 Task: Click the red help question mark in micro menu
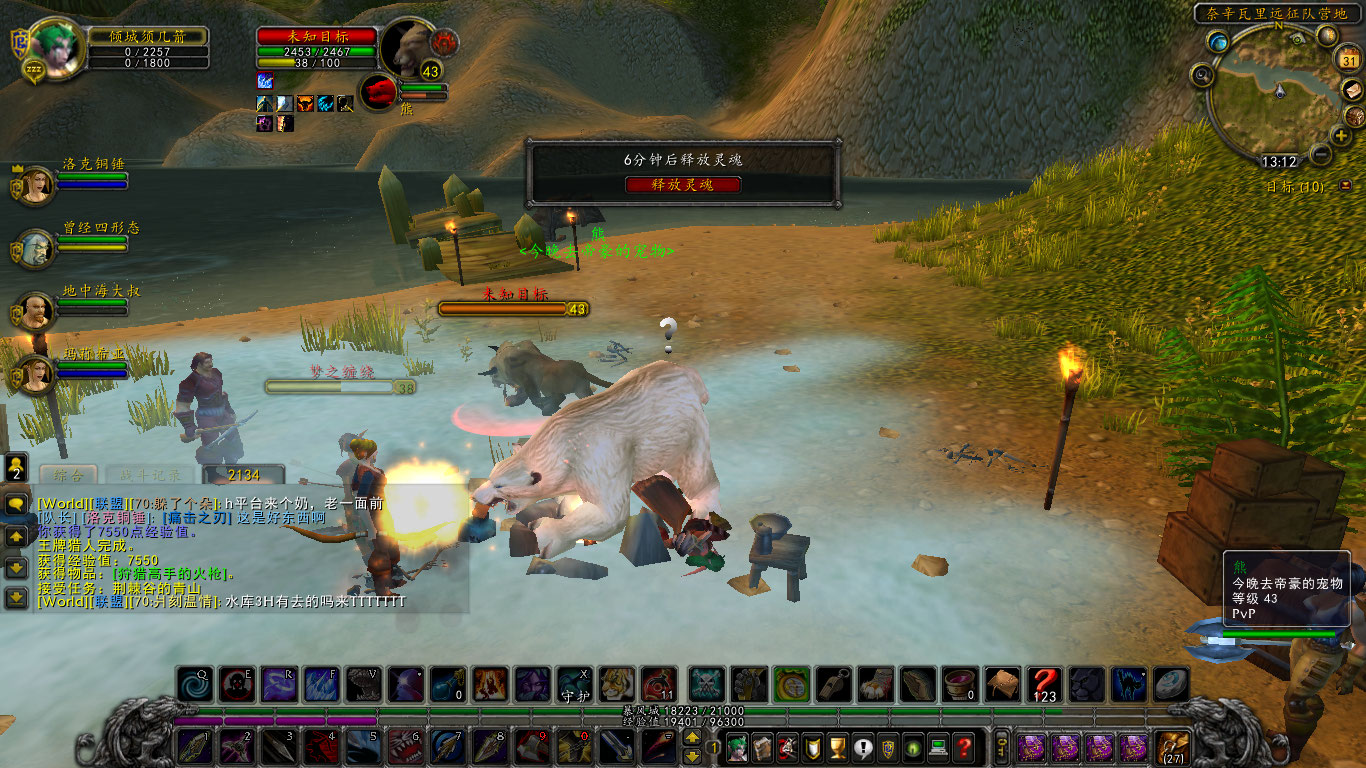(963, 748)
